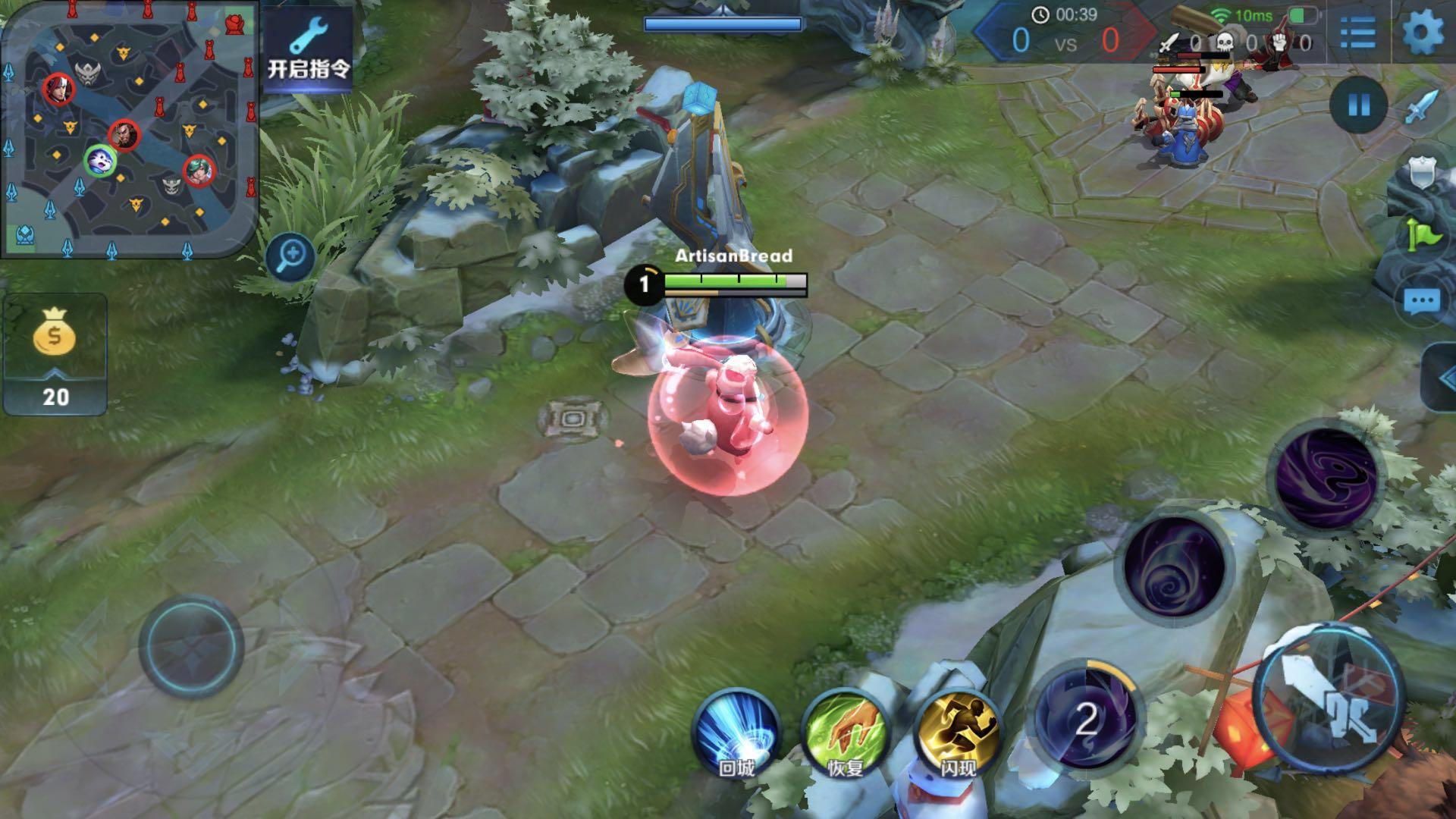Open the gear settings menu

(x=1422, y=33)
